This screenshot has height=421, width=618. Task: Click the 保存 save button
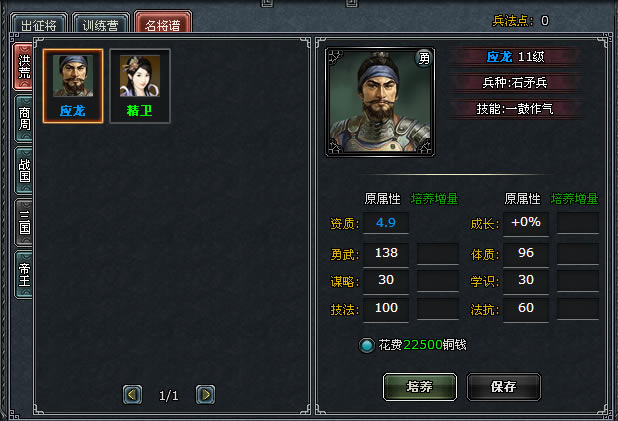(x=504, y=386)
